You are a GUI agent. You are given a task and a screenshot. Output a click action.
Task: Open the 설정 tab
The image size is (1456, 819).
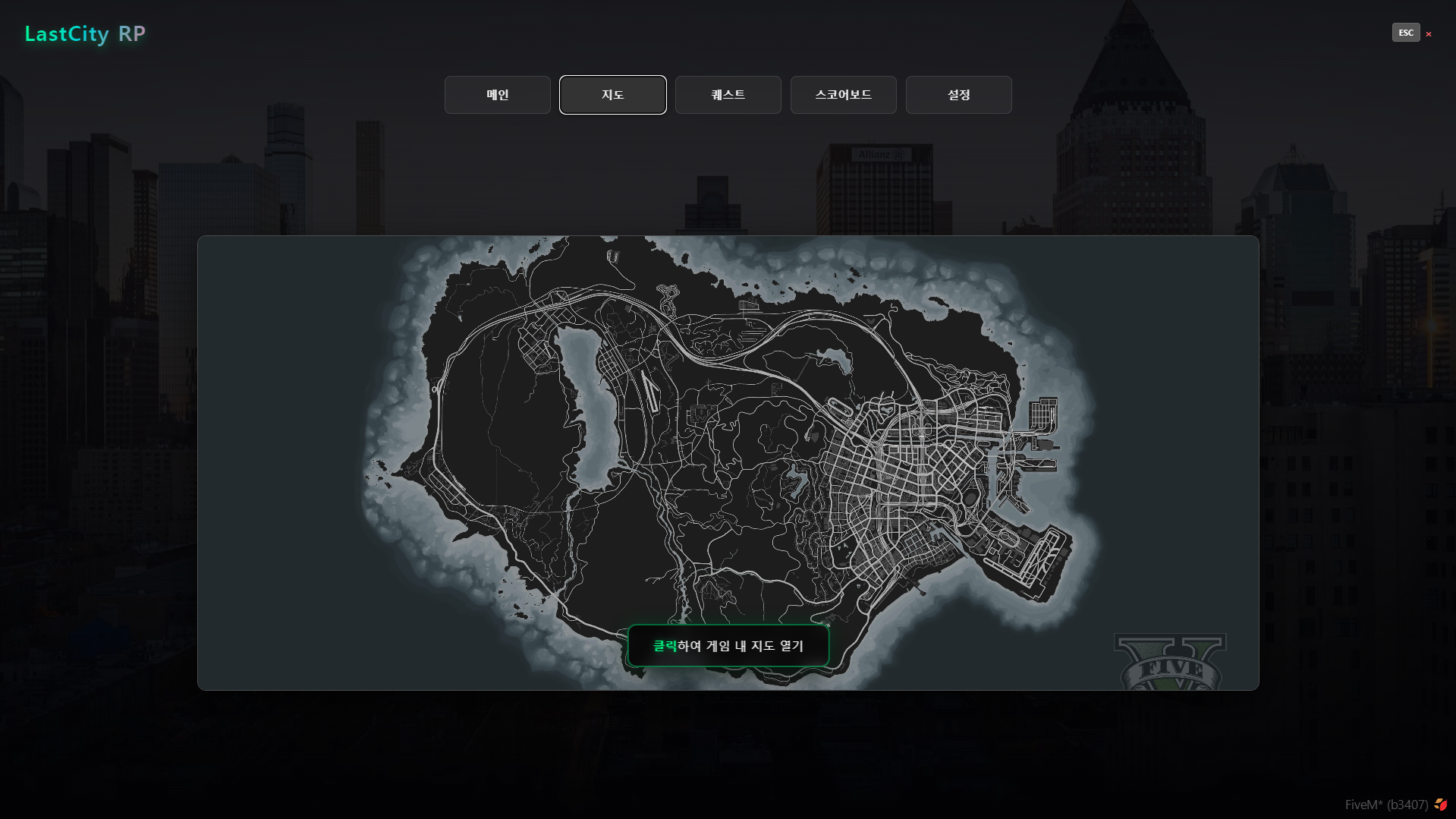coord(959,95)
